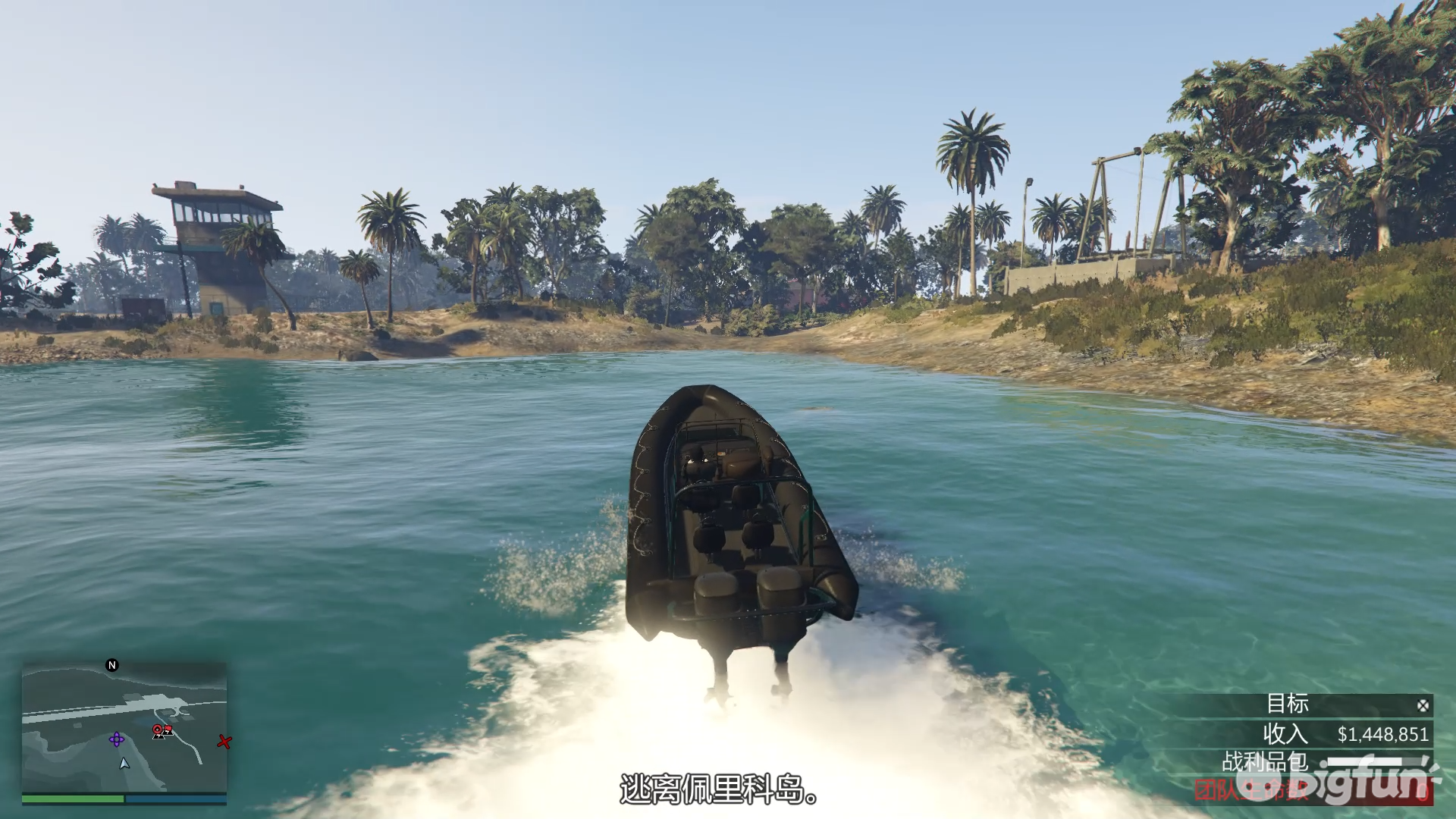Toggle the blue armor bar under the minimap
The width and height of the screenshot is (1456, 819).
tap(177, 799)
